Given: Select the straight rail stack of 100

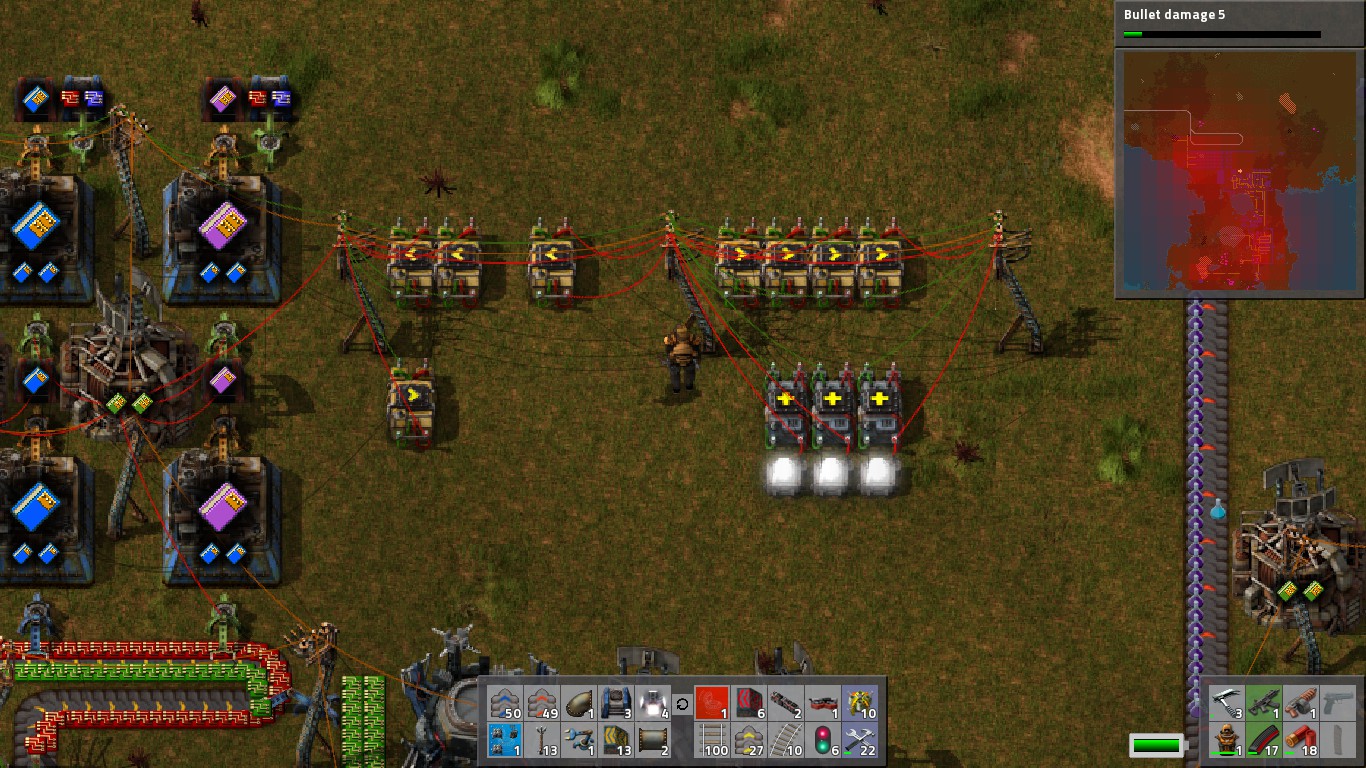Looking at the screenshot, I should (x=711, y=740).
